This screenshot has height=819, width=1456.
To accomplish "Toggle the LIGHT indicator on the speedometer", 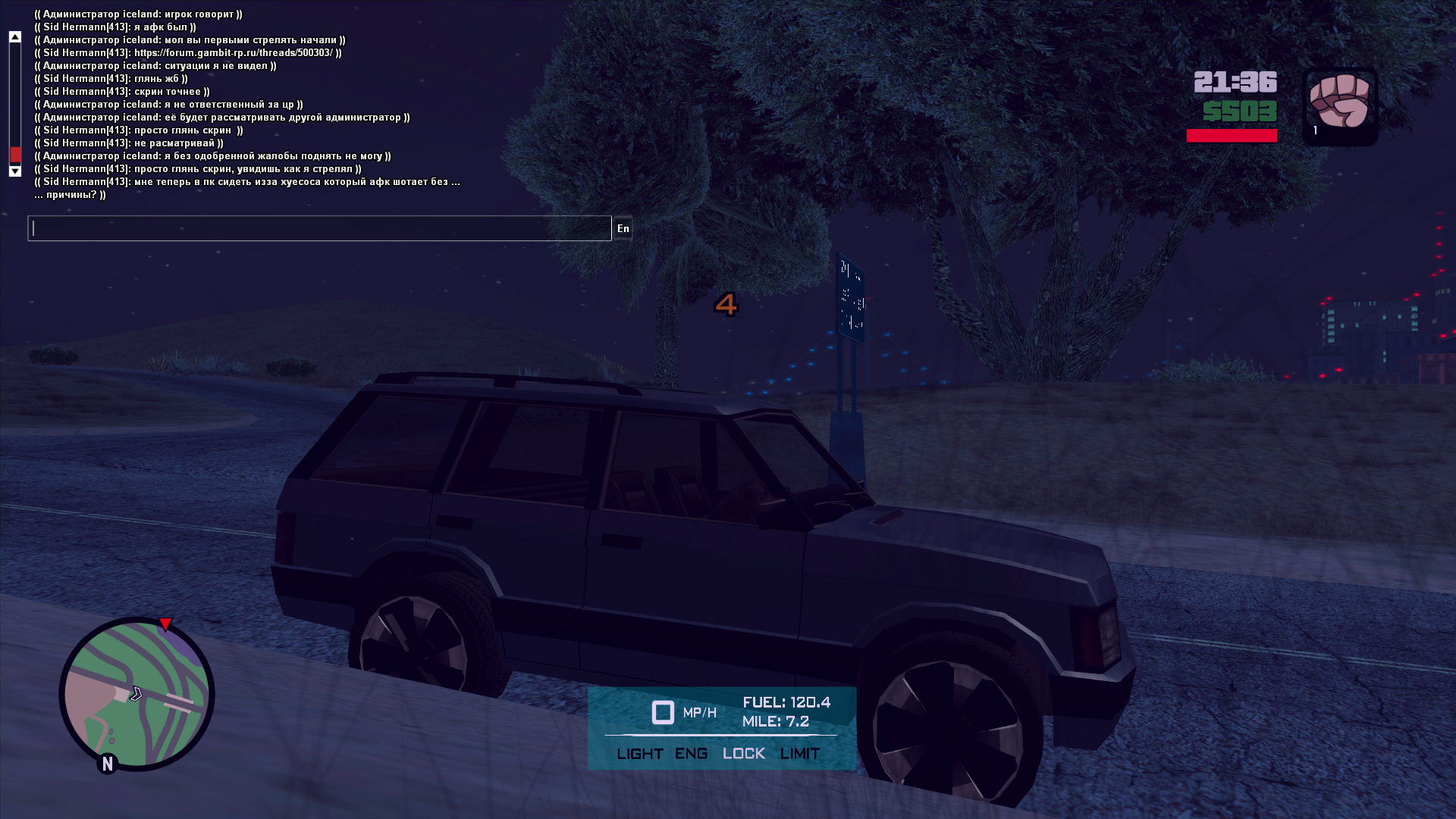I will [x=639, y=754].
